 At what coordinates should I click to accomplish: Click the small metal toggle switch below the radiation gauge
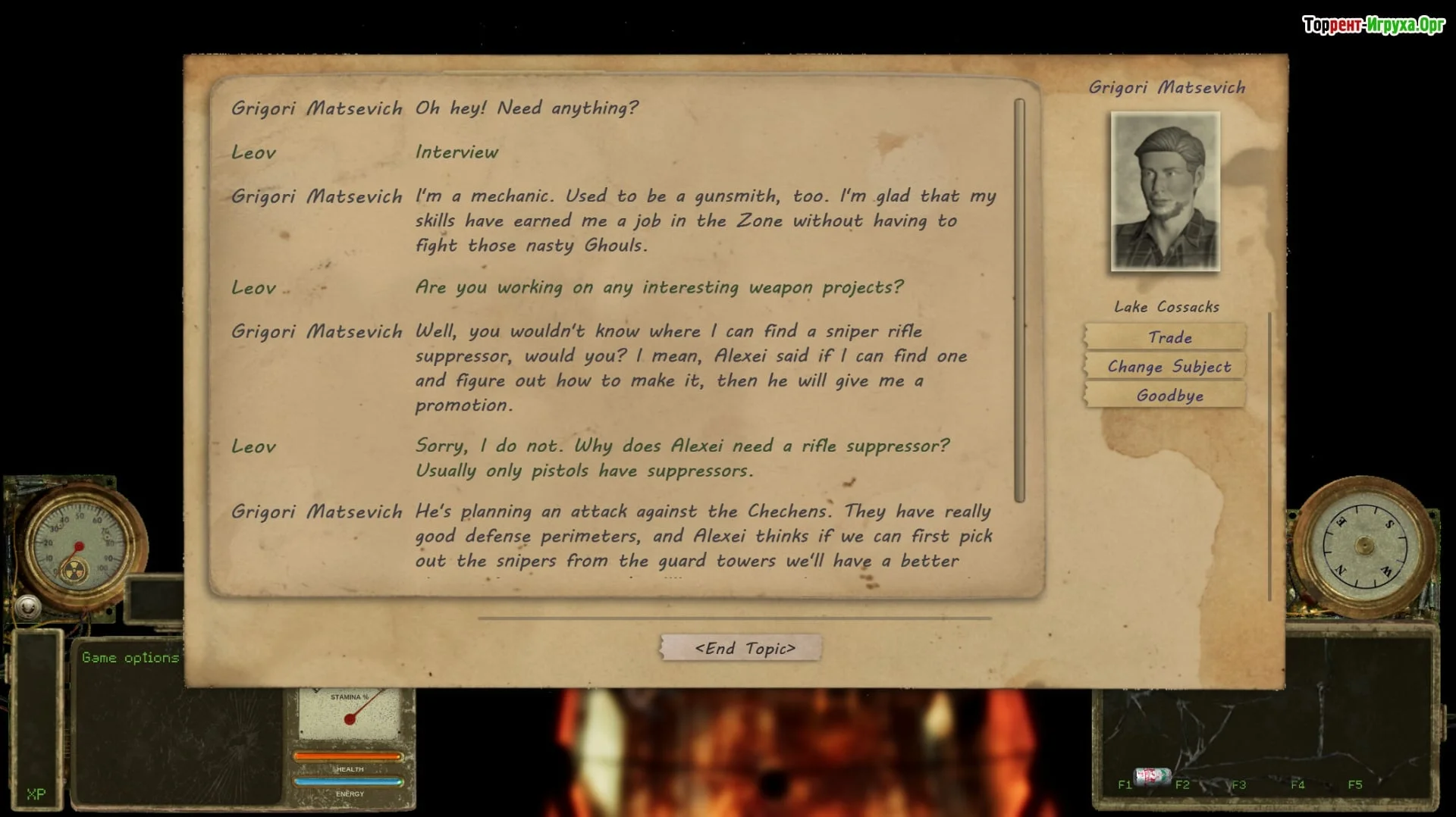28,607
